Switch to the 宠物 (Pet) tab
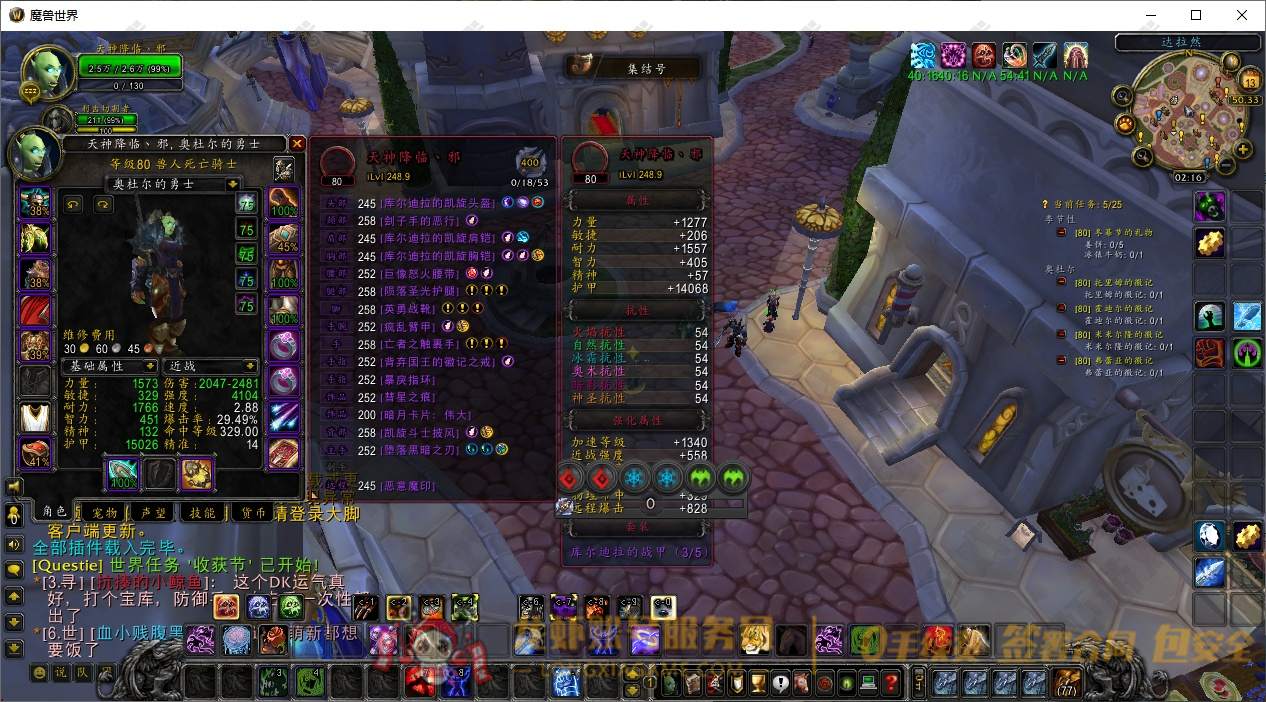This screenshot has height=702, width=1266. 104,512
